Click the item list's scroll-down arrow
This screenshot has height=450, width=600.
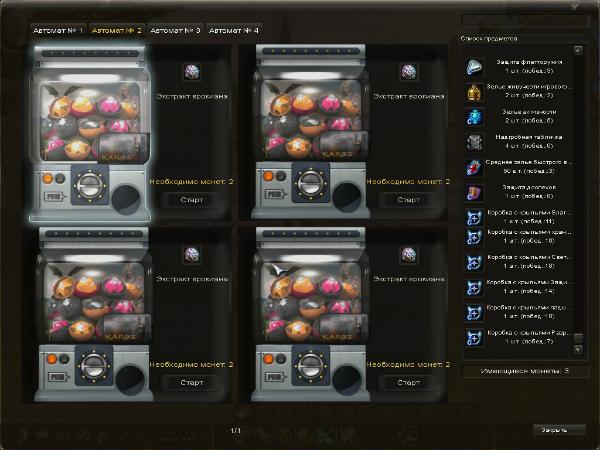click(578, 354)
